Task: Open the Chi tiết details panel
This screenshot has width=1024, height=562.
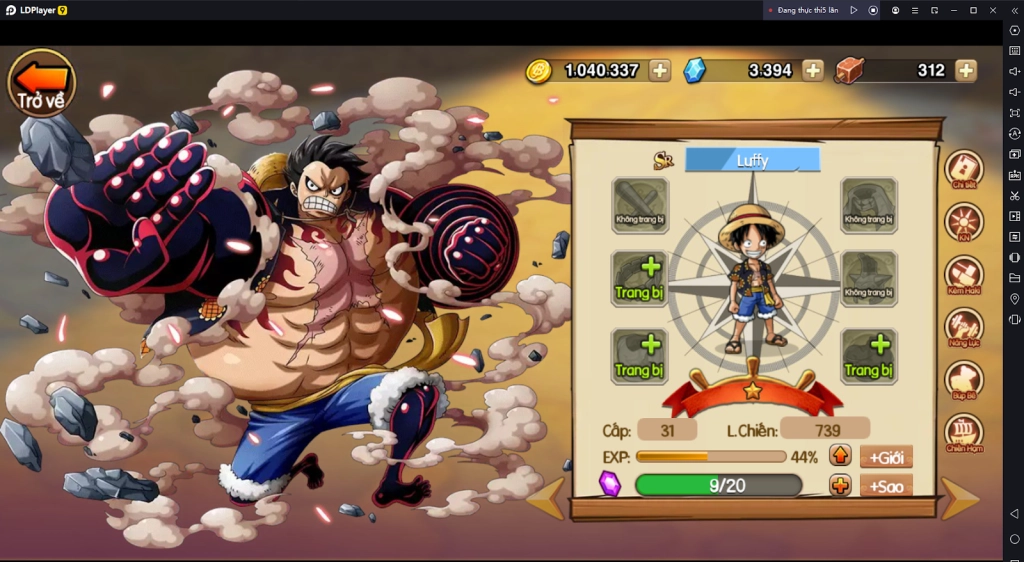Action: (964, 170)
